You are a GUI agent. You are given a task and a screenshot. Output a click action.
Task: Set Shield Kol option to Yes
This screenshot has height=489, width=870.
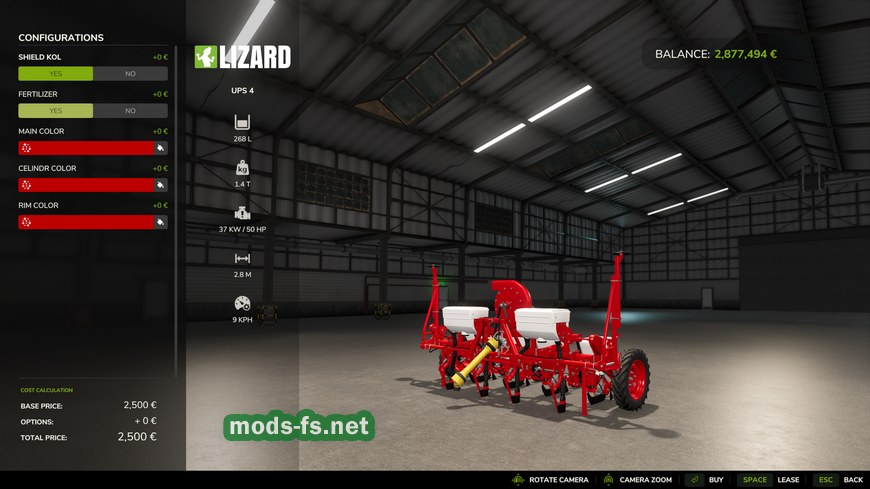click(x=55, y=74)
